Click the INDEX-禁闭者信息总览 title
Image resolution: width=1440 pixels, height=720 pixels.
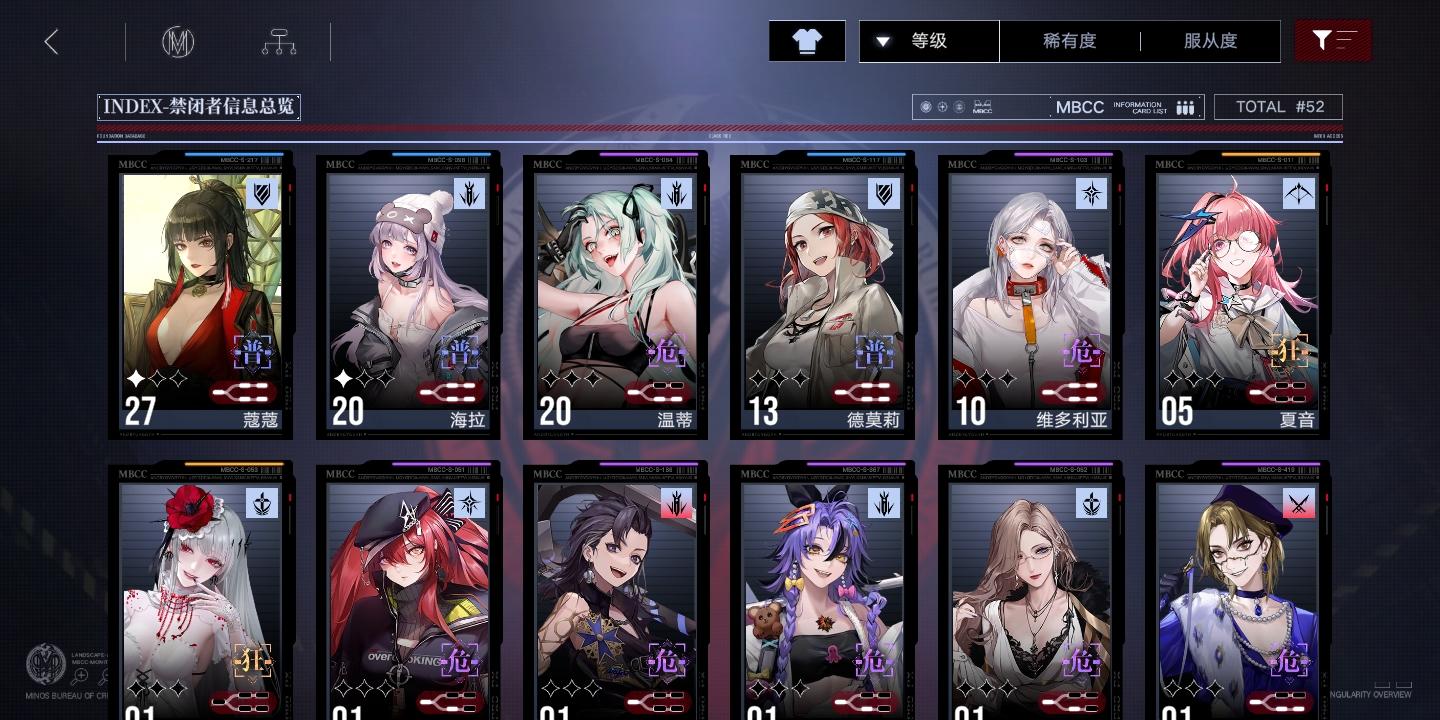199,107
